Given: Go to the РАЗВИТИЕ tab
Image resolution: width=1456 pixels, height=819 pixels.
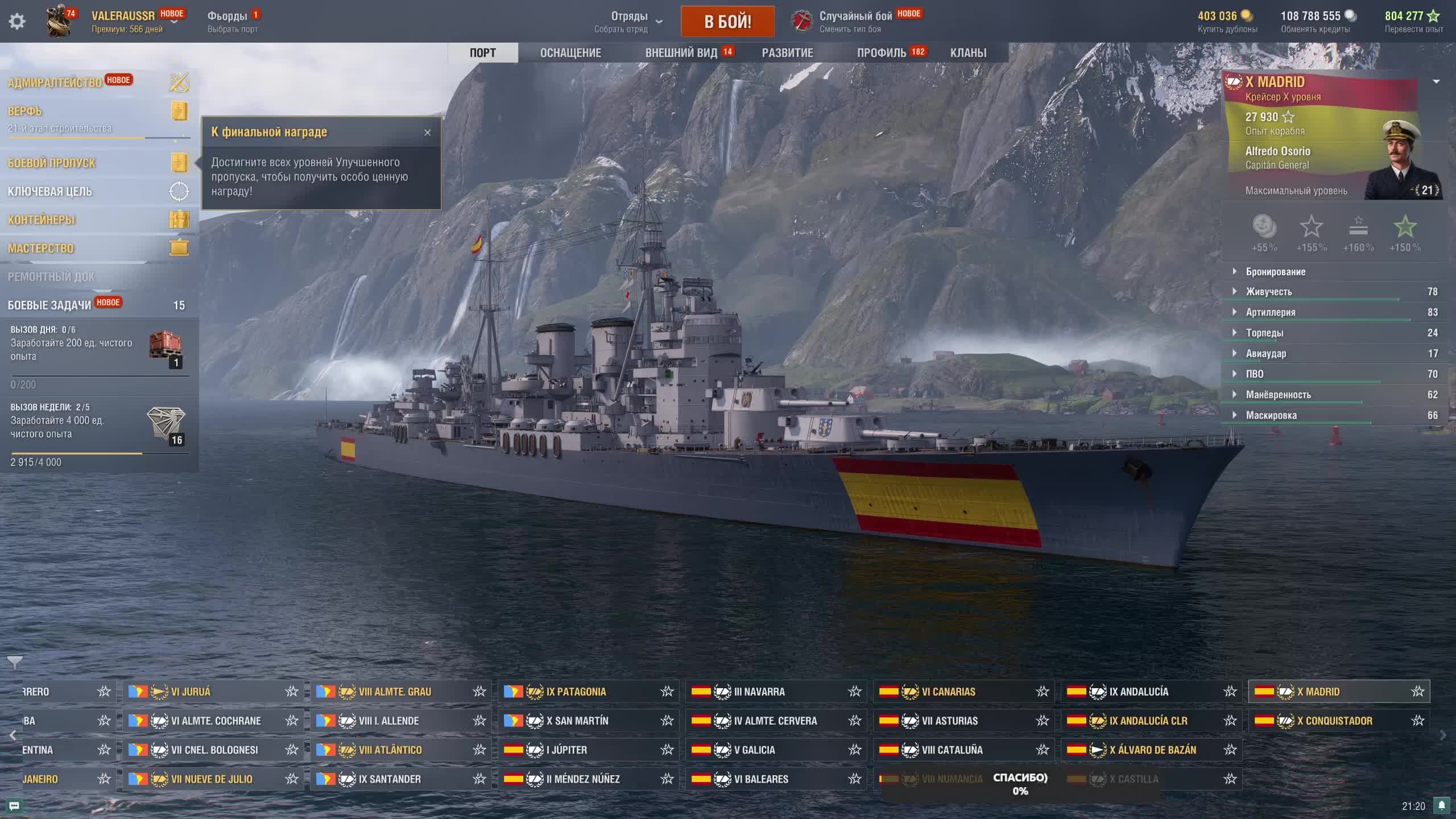Looking at the screenshot, I should [787, 53].
